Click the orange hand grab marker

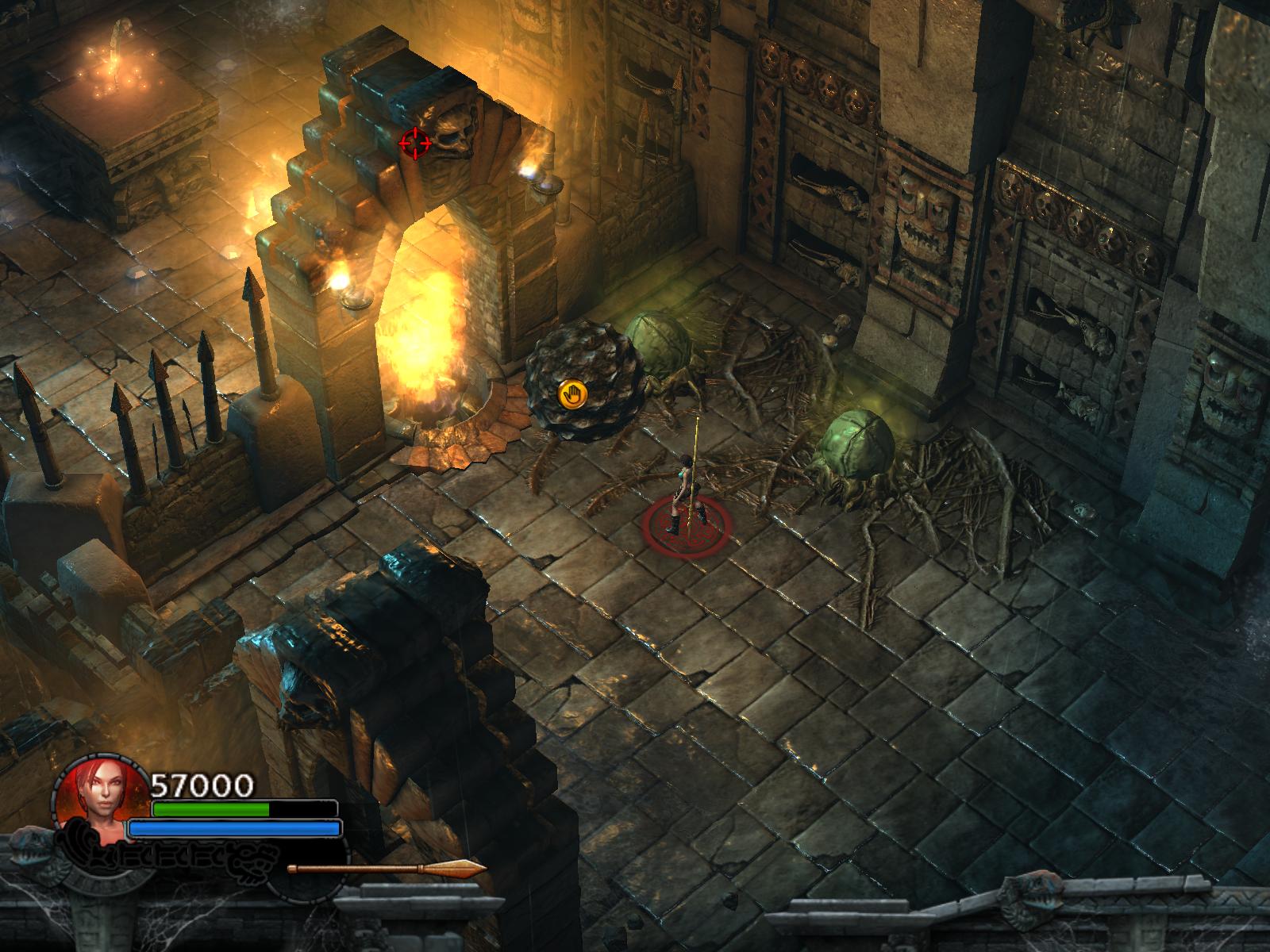571,394
